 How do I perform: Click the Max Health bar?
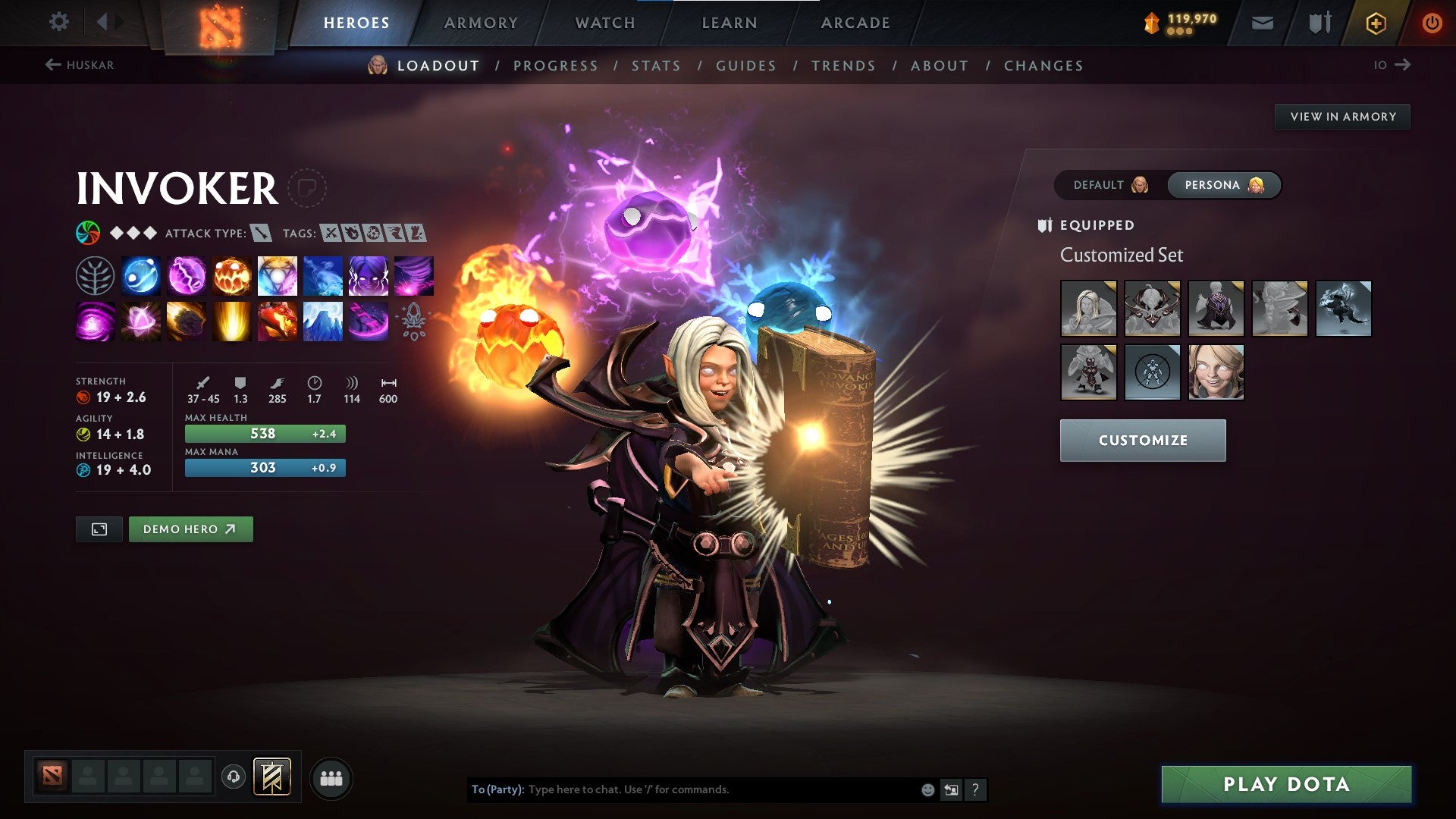[x=265, y=433]
